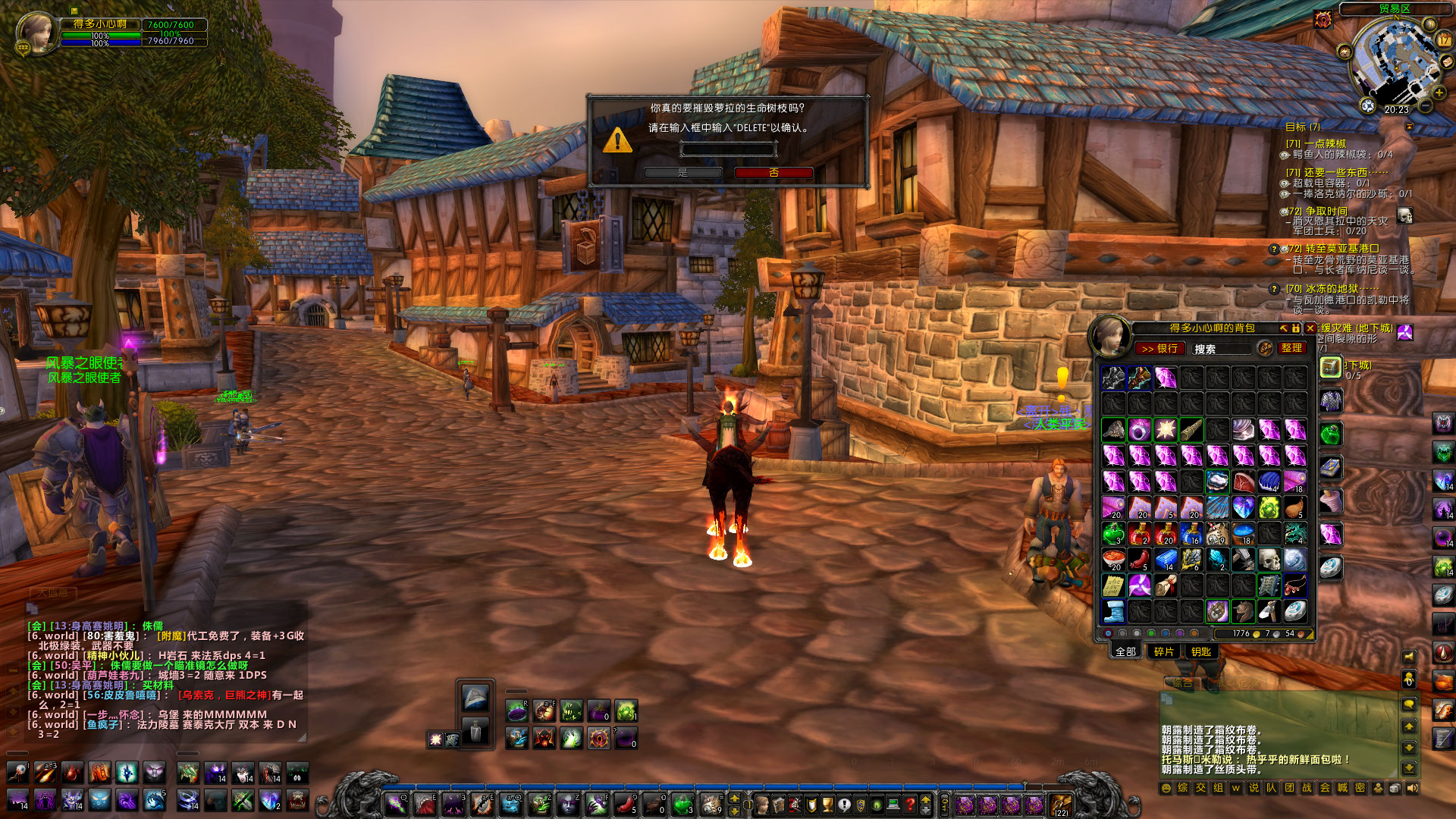The height and width of the screenshot is (819, 1456).
Task: Switch to the 碎片 tab of the bag
Action: [1163, 651]
